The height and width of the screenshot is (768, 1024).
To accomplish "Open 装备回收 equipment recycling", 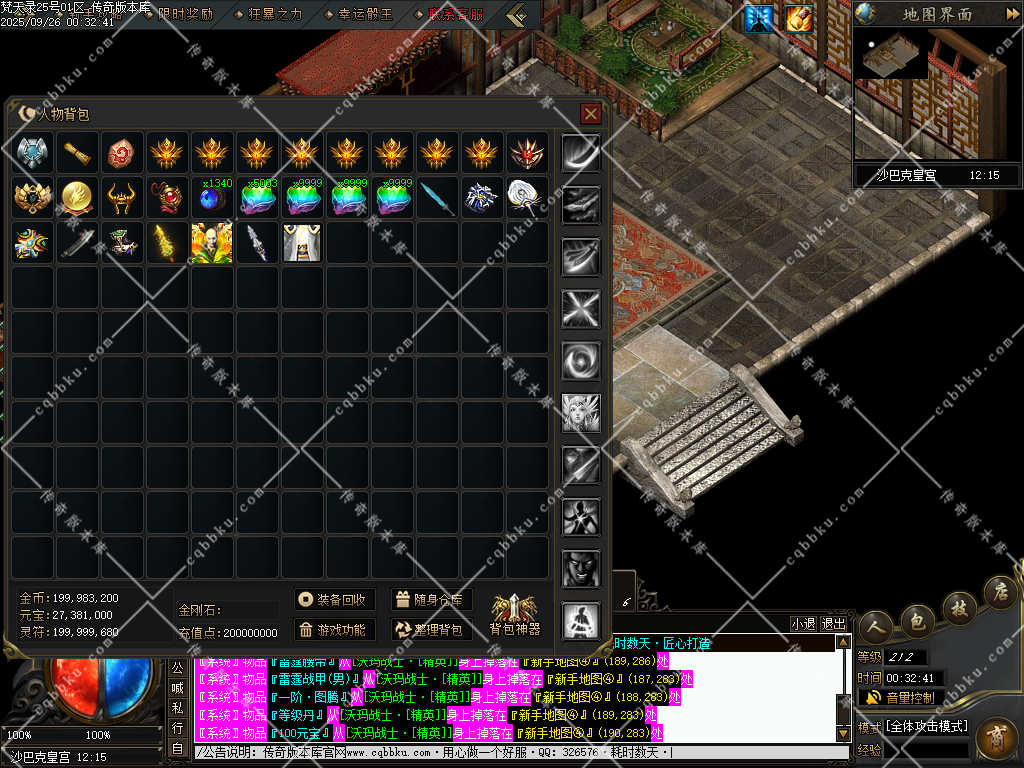I will click(x=335, y=600).
